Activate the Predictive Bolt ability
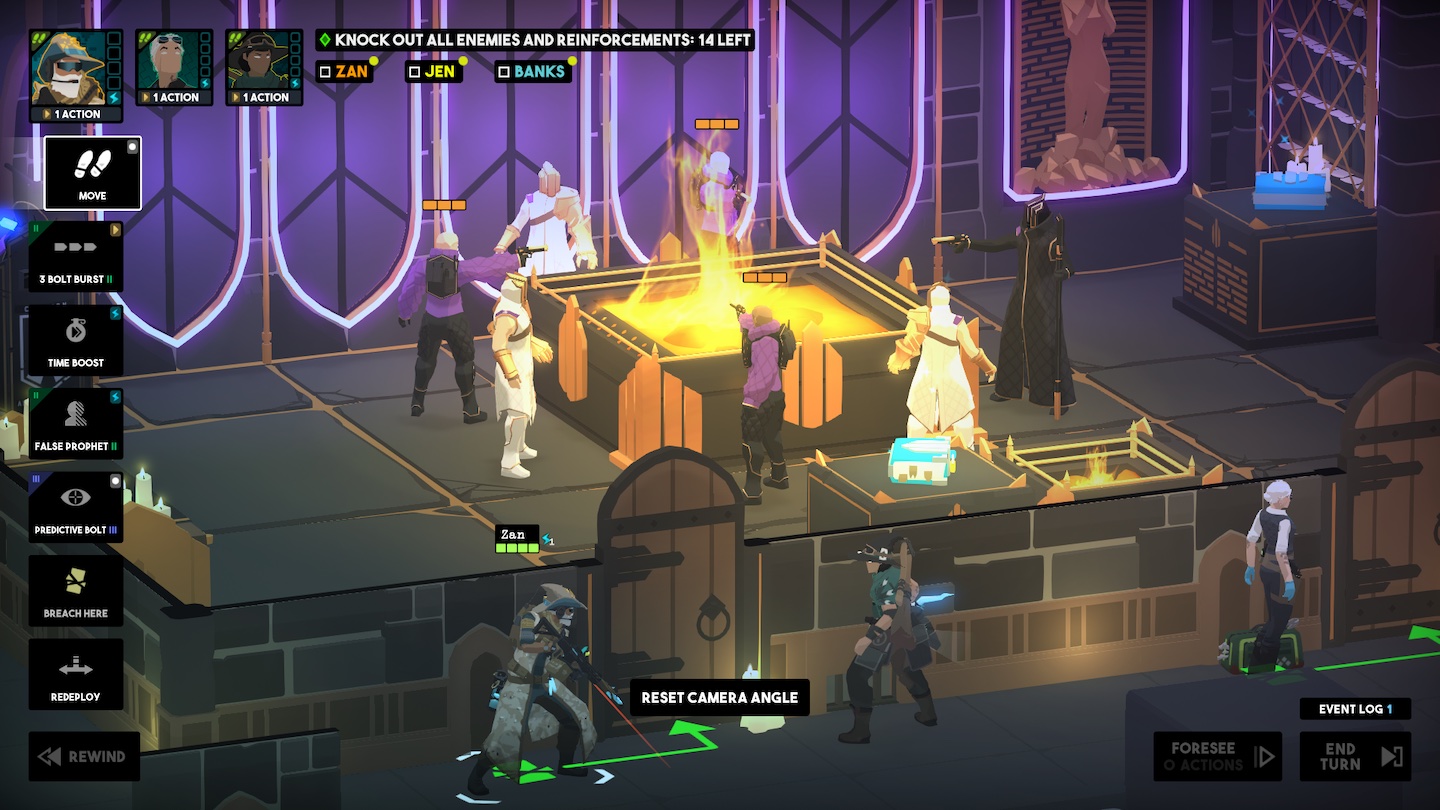The width and height of the screenshot is (1440, 810). [76, 507]
